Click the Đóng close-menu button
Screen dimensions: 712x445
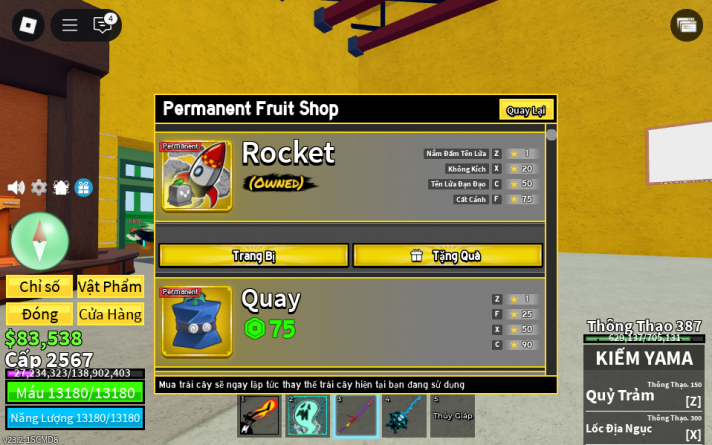pyautogui.click(x=39, y=314)
